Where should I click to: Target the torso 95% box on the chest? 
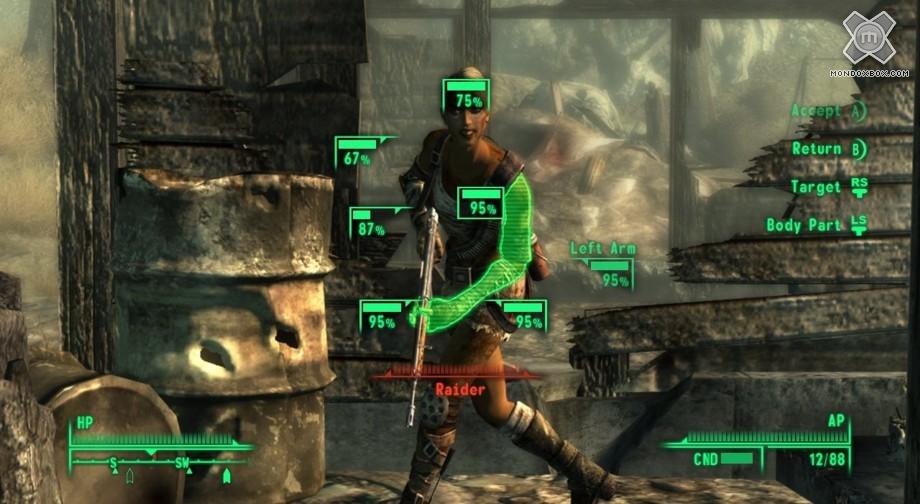click(482, 203)
